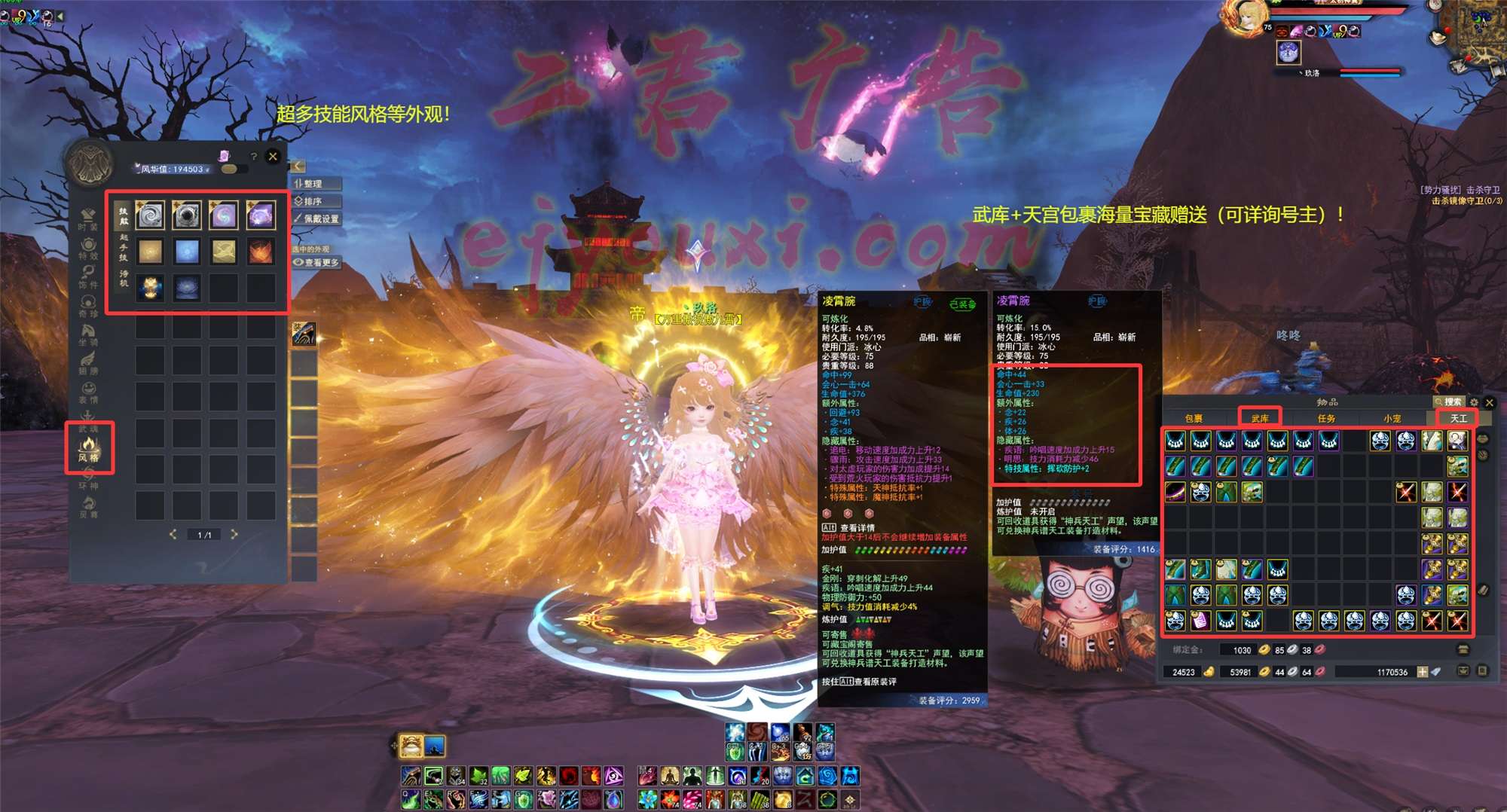Click 查看更多 to view more appearances
The height and width of the screenshot is (812, 1507).
[x=317, y=262]
